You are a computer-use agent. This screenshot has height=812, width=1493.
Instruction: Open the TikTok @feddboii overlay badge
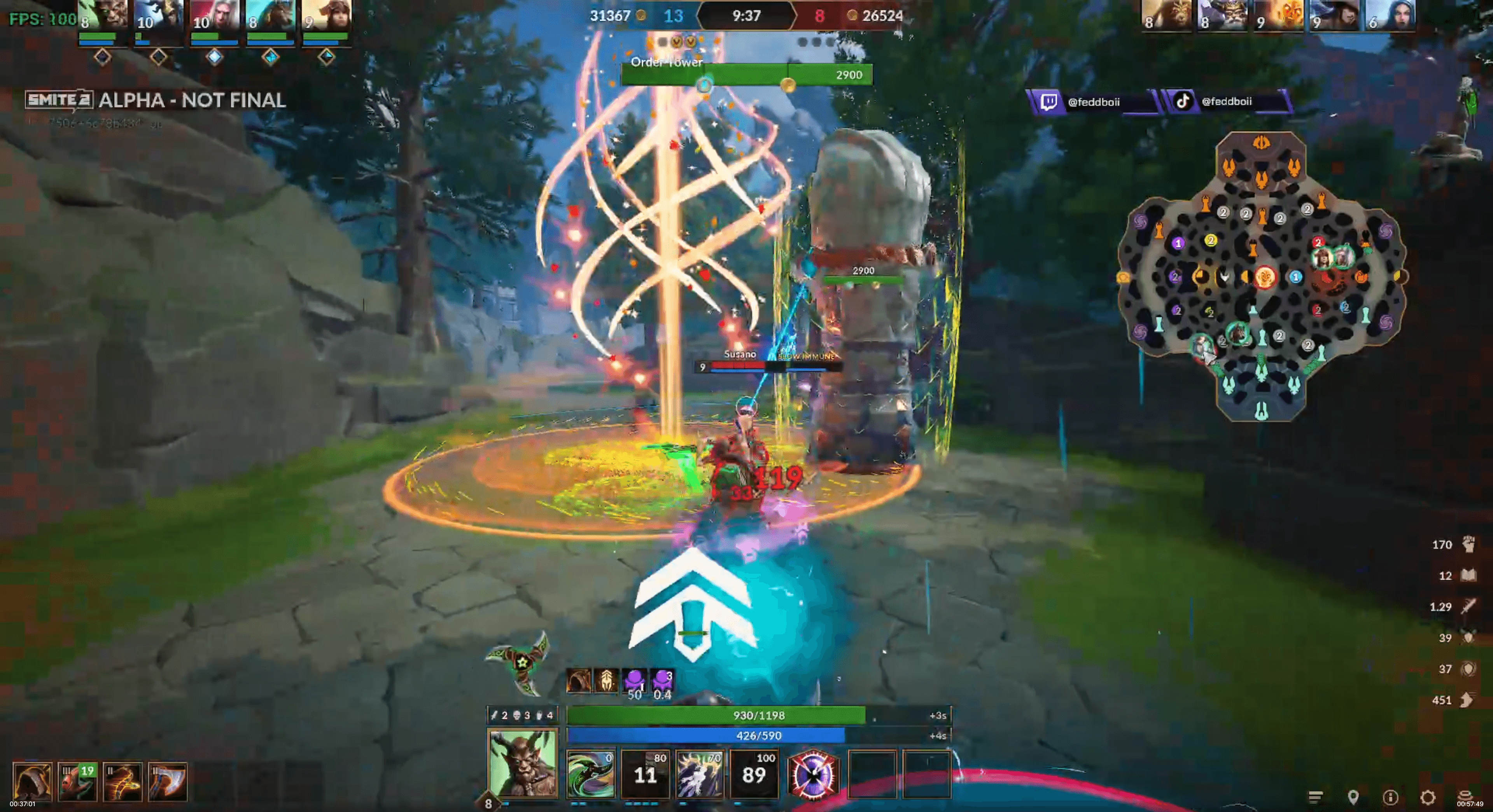[x=1226, y=101]
